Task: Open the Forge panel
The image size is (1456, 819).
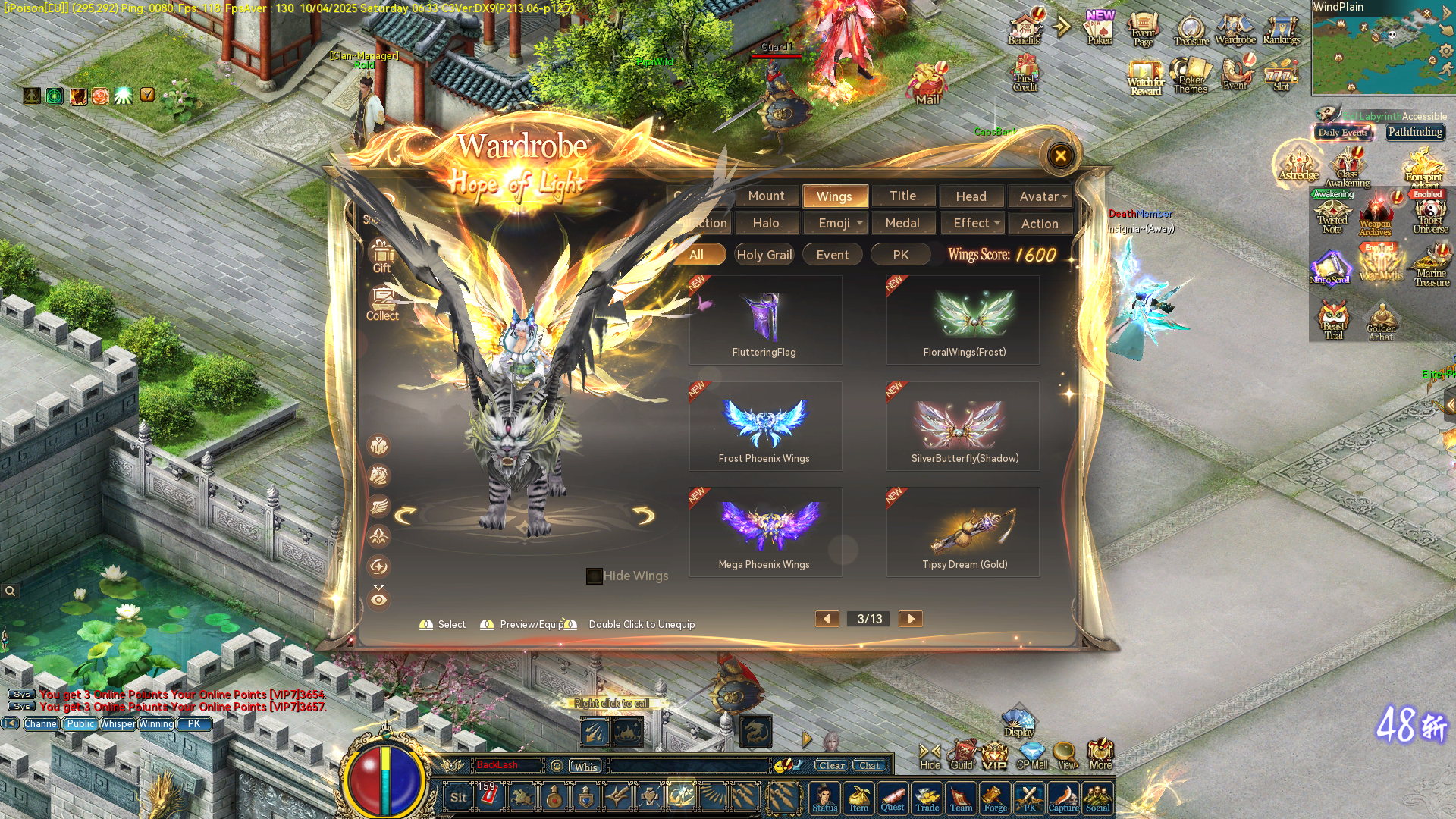Action: point(995,798)
